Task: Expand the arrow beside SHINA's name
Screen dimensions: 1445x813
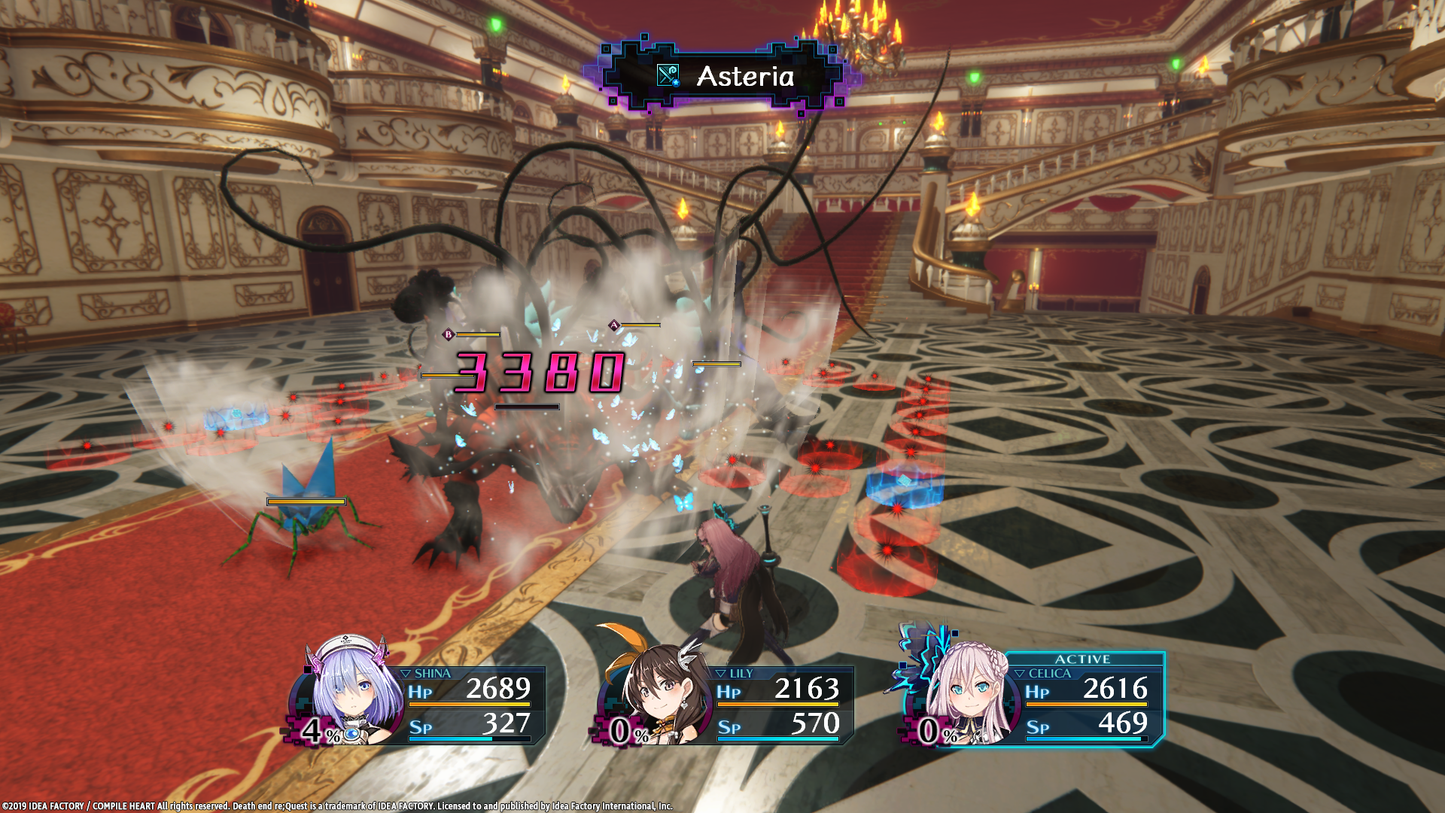Action: [x=406, y=675]
